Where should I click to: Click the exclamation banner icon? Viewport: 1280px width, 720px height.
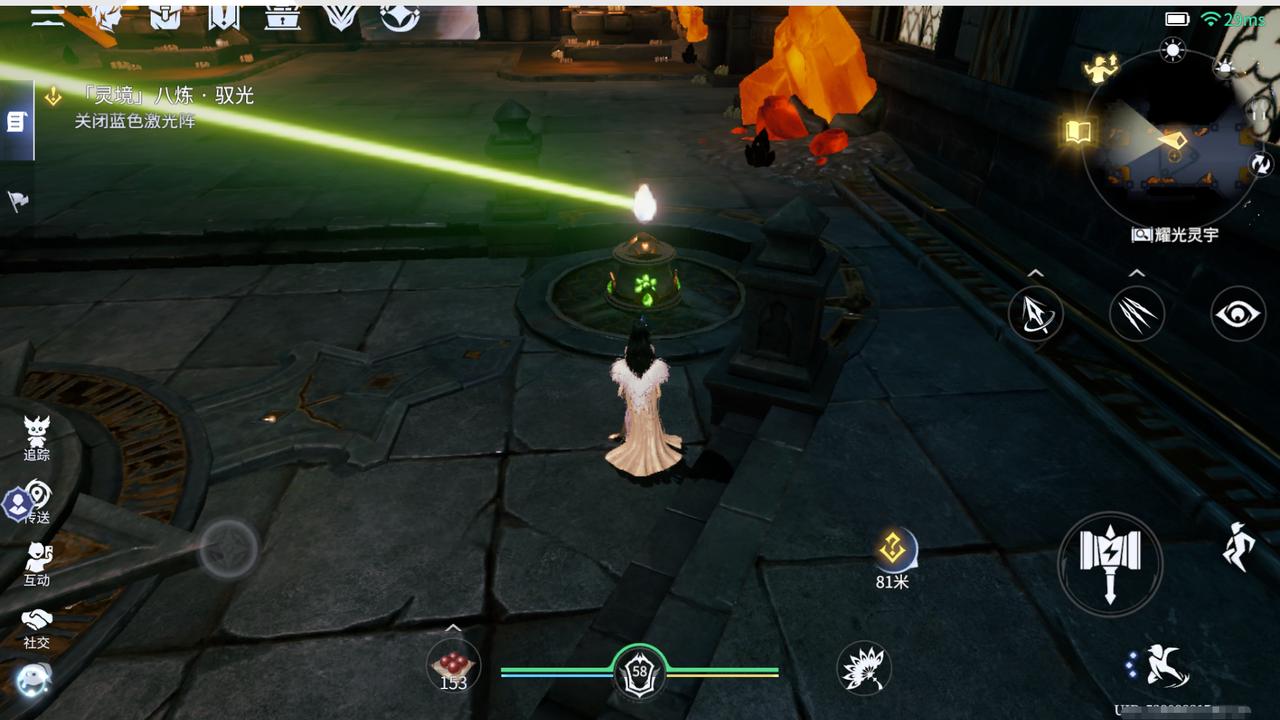pos(223,16)
